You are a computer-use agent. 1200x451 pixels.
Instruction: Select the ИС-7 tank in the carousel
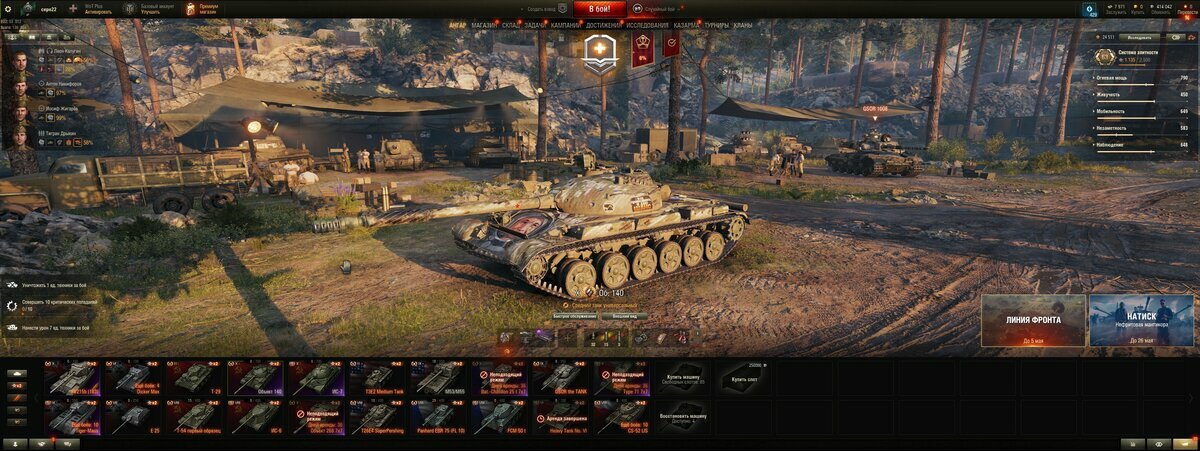tap(317, 378)
